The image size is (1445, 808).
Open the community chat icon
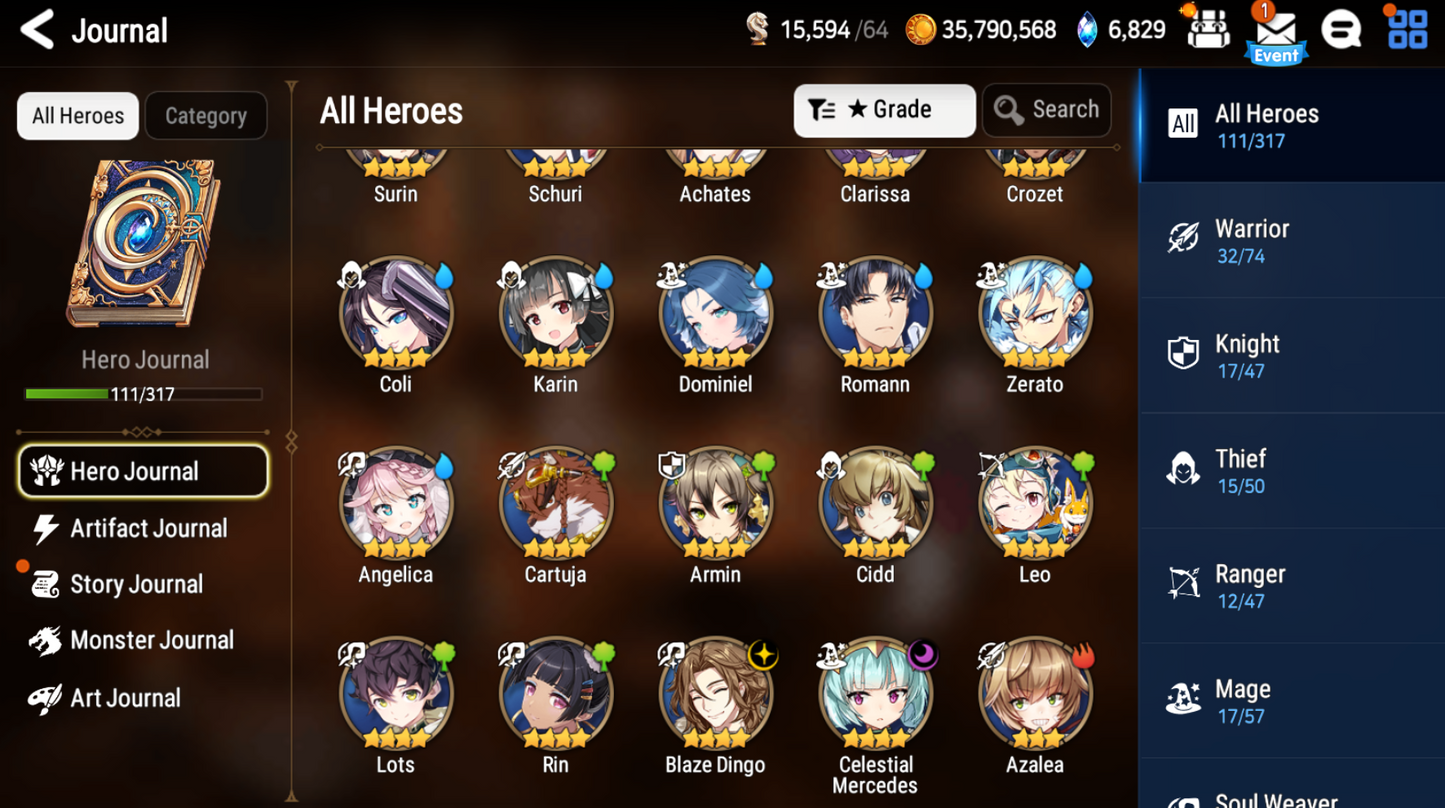click(x=1342, y=29)
